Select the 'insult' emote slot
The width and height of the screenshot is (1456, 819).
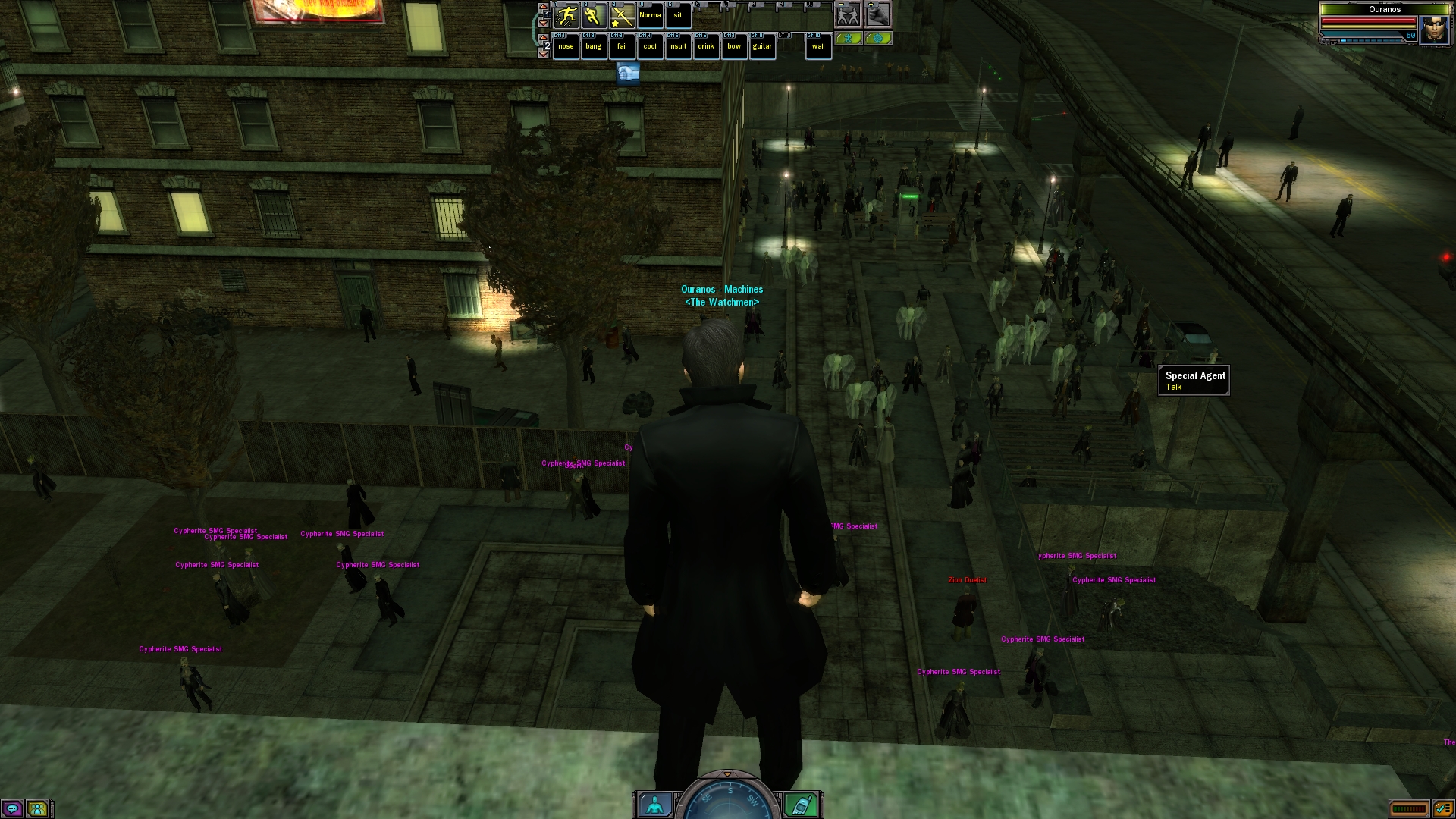click(678, 46)
